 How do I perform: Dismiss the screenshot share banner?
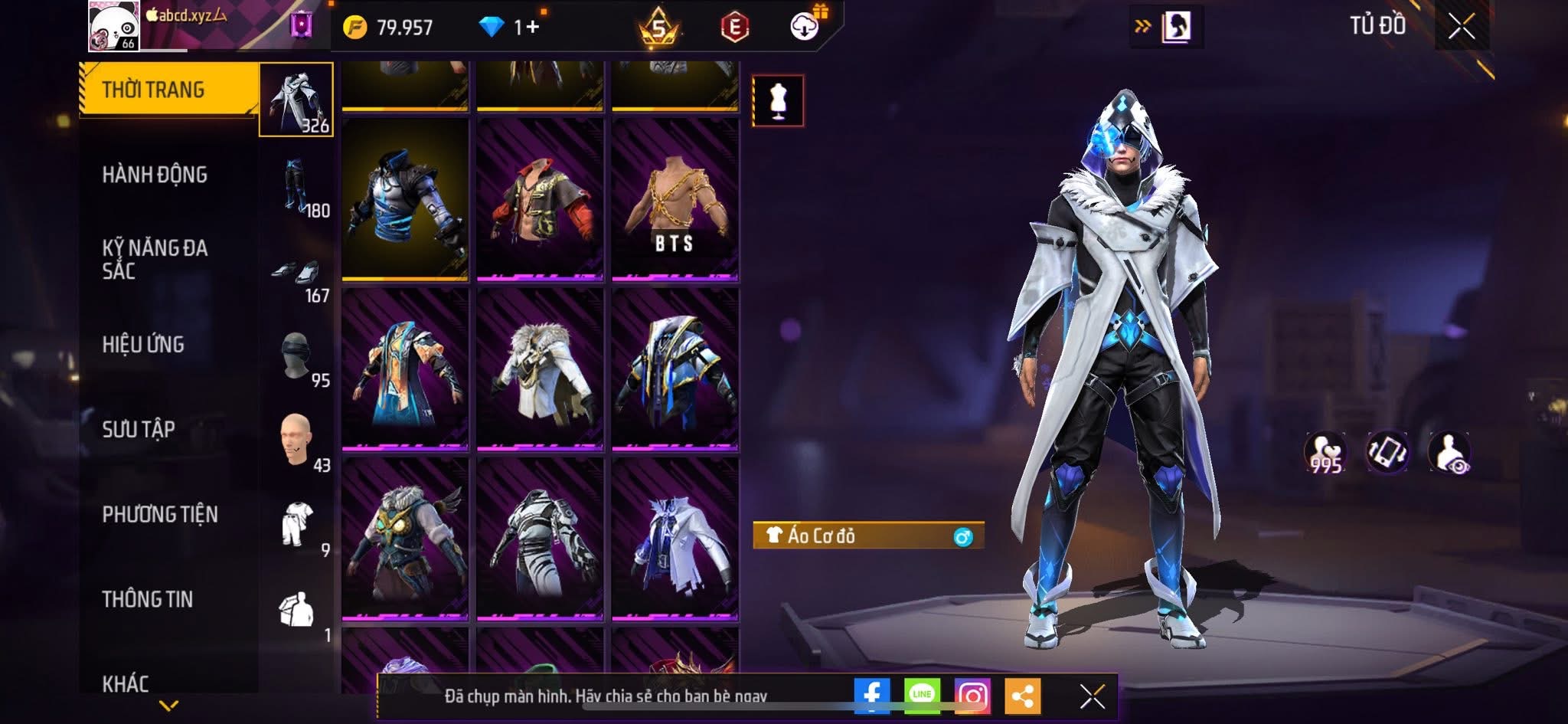pyautogui.click(x=1092, y=696)
